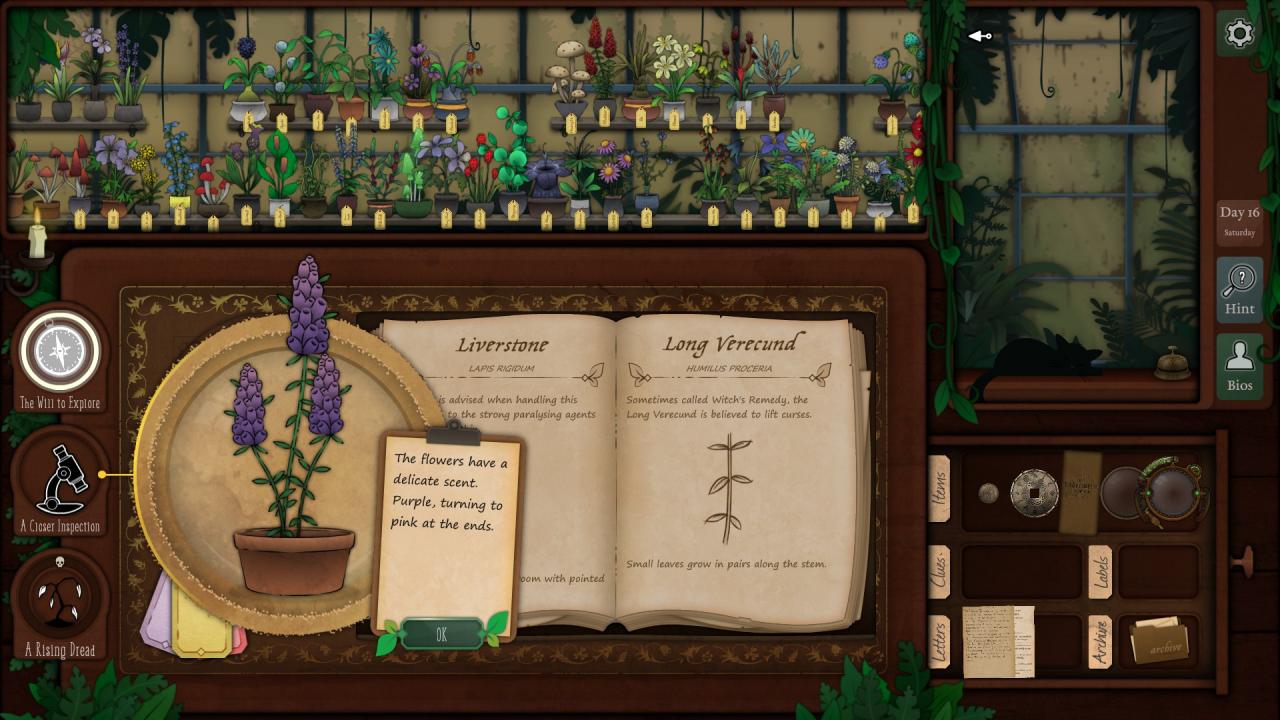
Task: Pick up the letters in the drawer
Action: pyautogui.click(x=997, y=641)
